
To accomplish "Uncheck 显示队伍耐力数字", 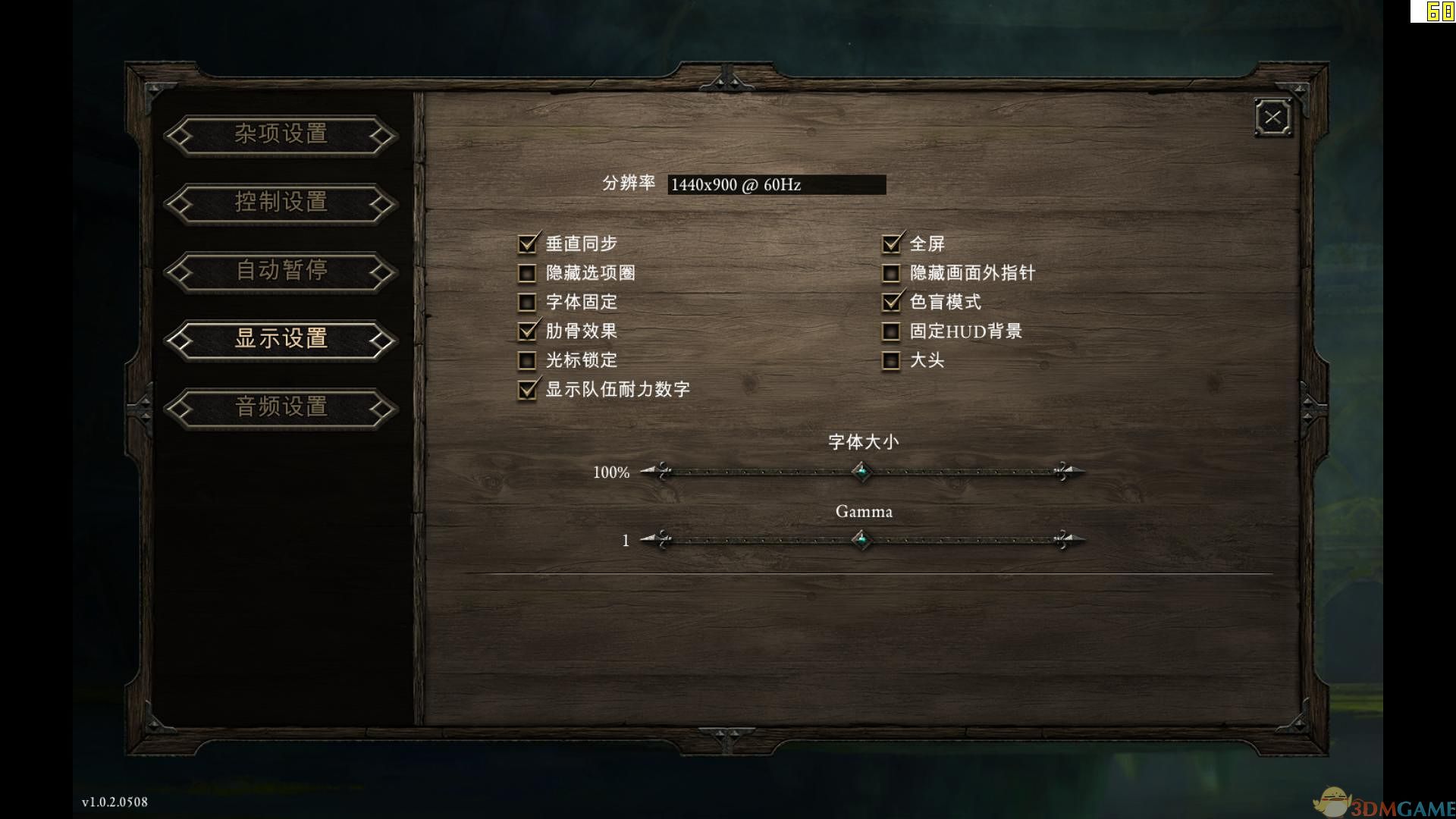I will pos(527,389).
